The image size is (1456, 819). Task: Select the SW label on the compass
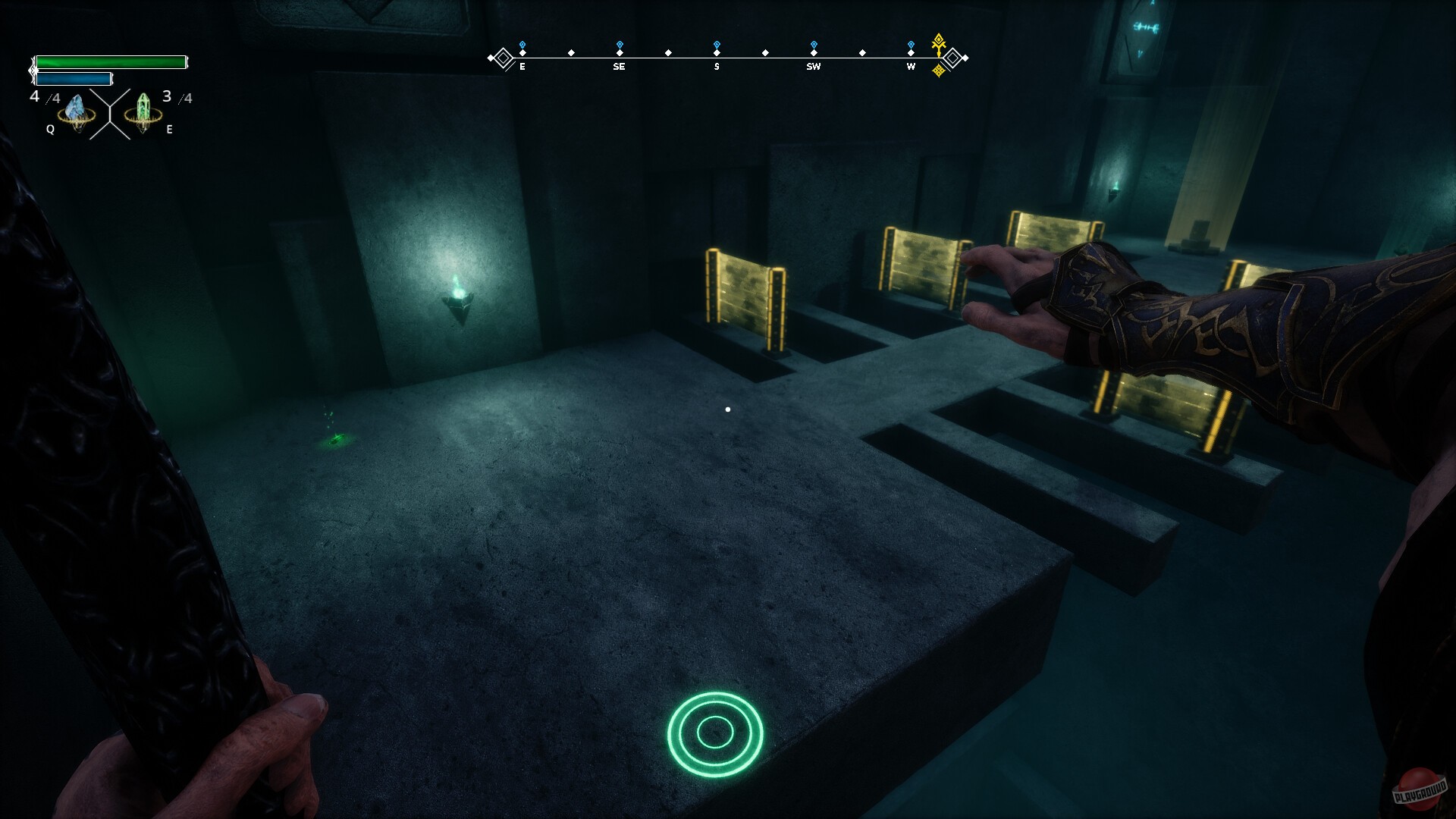coord(813,67)
